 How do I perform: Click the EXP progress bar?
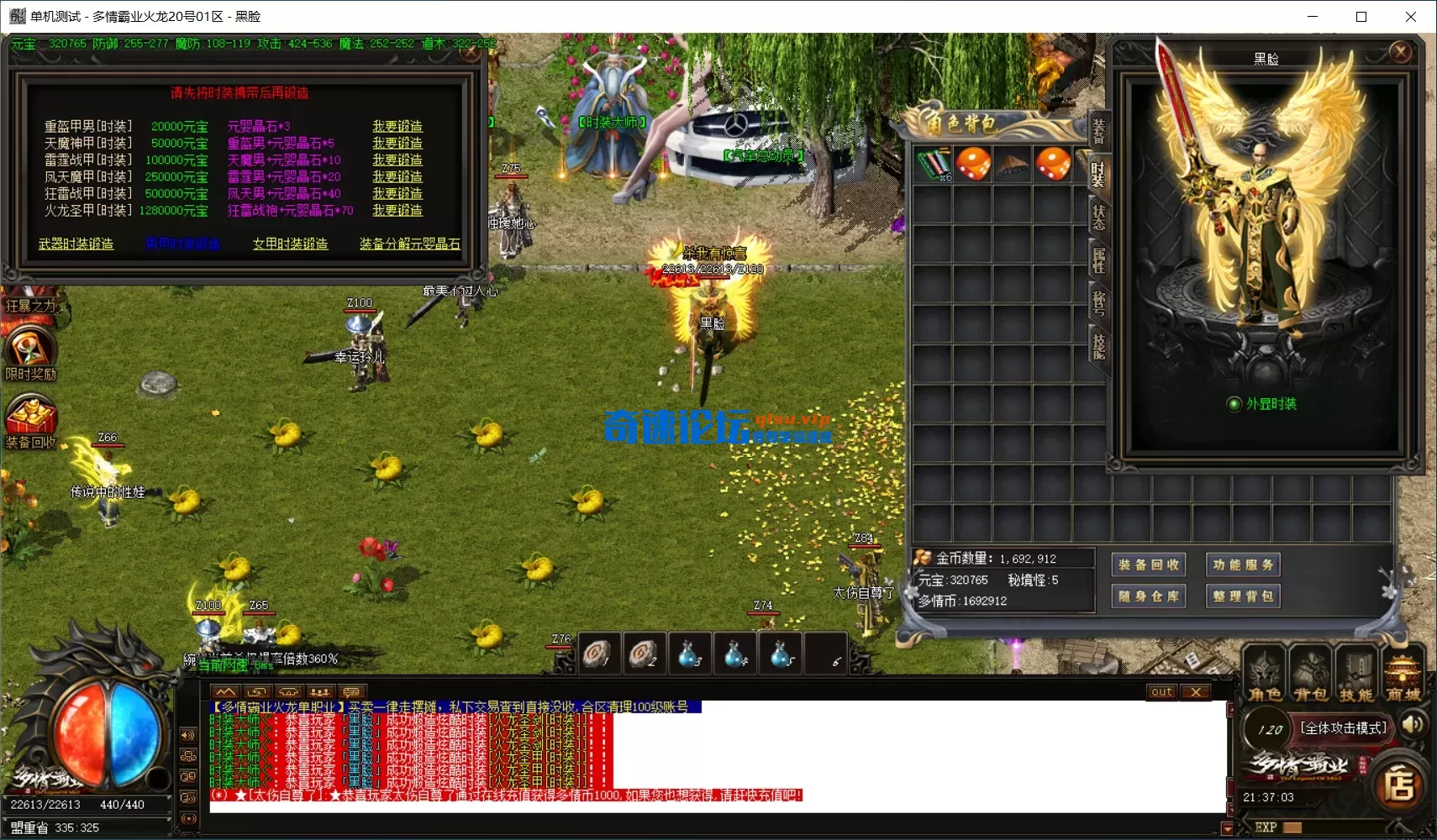coord(1328,827)
